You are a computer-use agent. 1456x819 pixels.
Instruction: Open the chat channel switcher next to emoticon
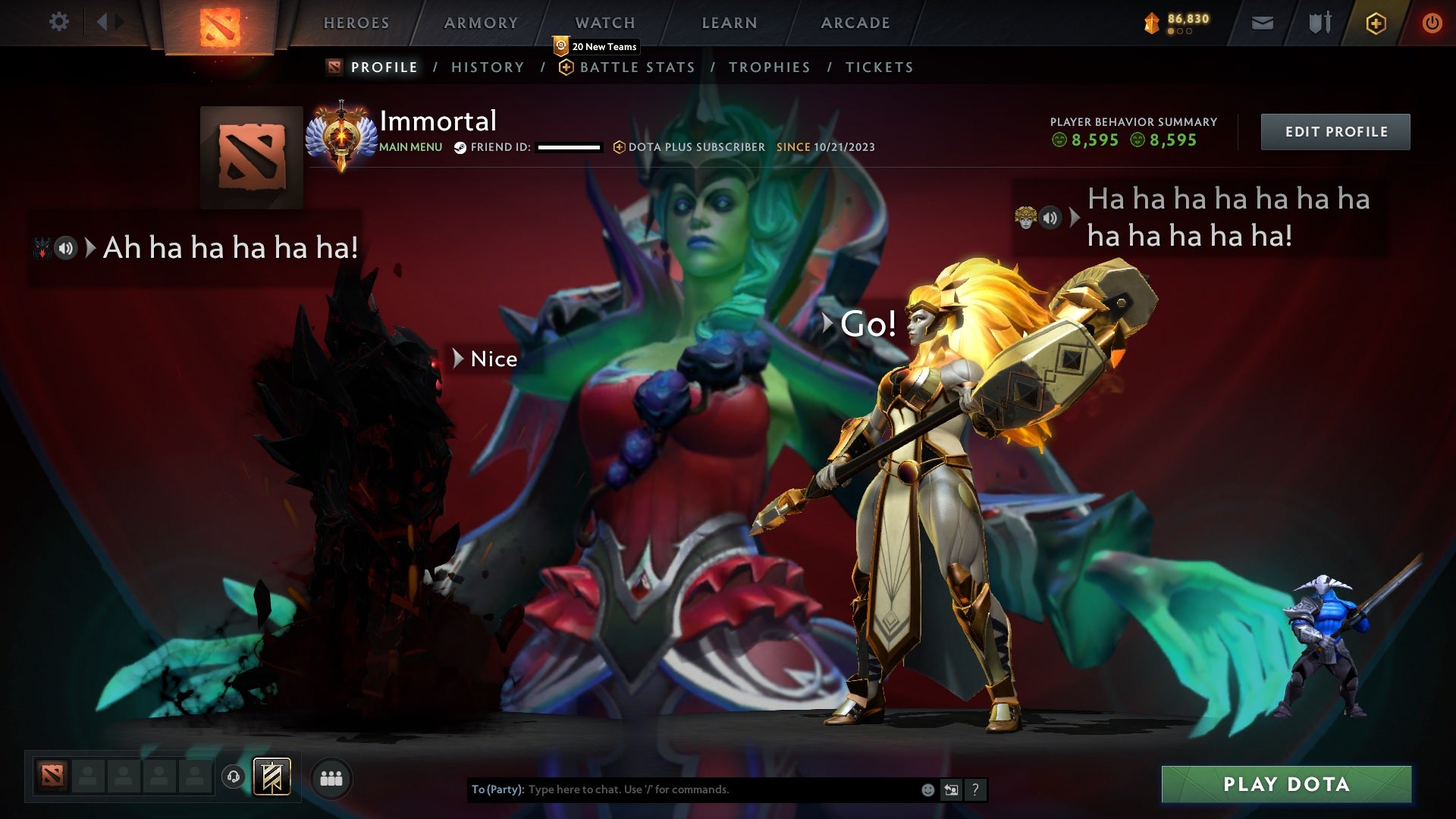click(951, 789)
